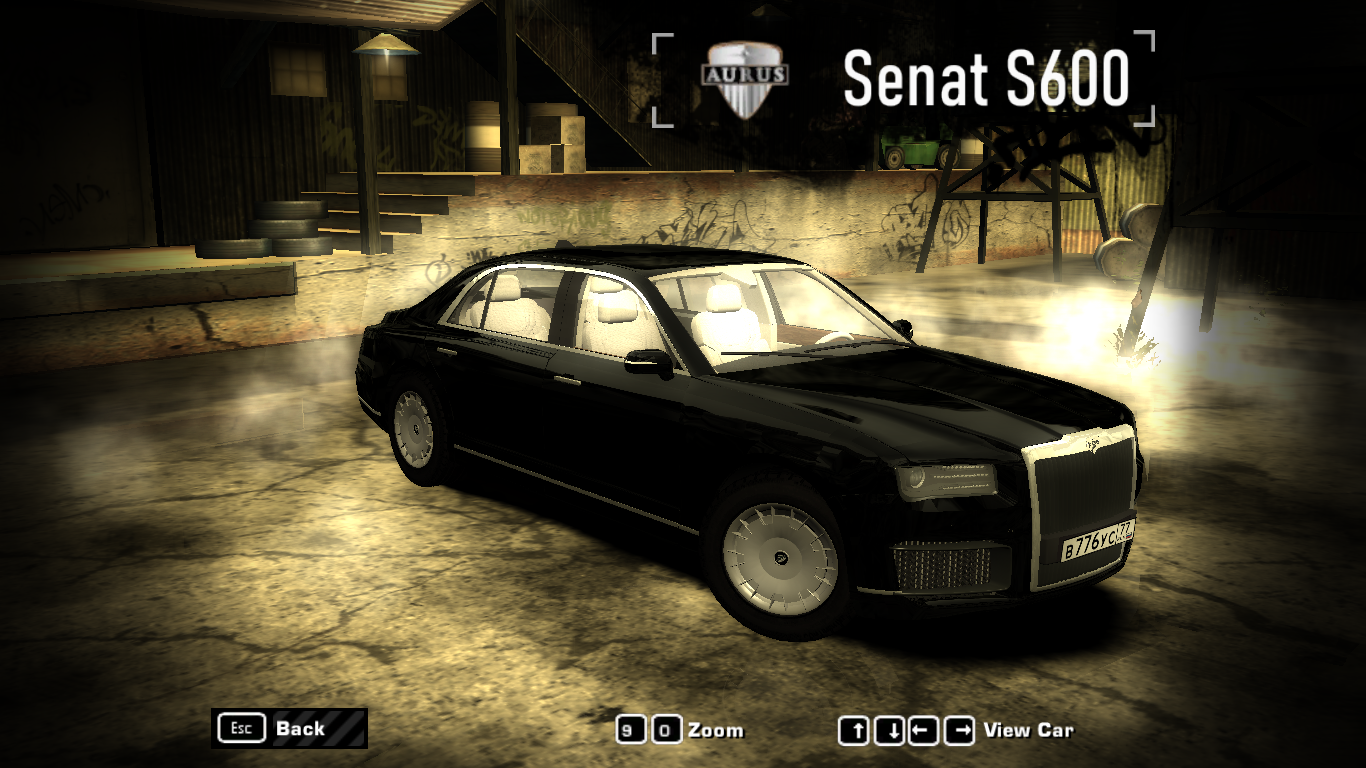Image resolution: width=1366 pixels, height=768 pixels.
Task: Click the front wheel of the car
Action: (x=779, y=556)
